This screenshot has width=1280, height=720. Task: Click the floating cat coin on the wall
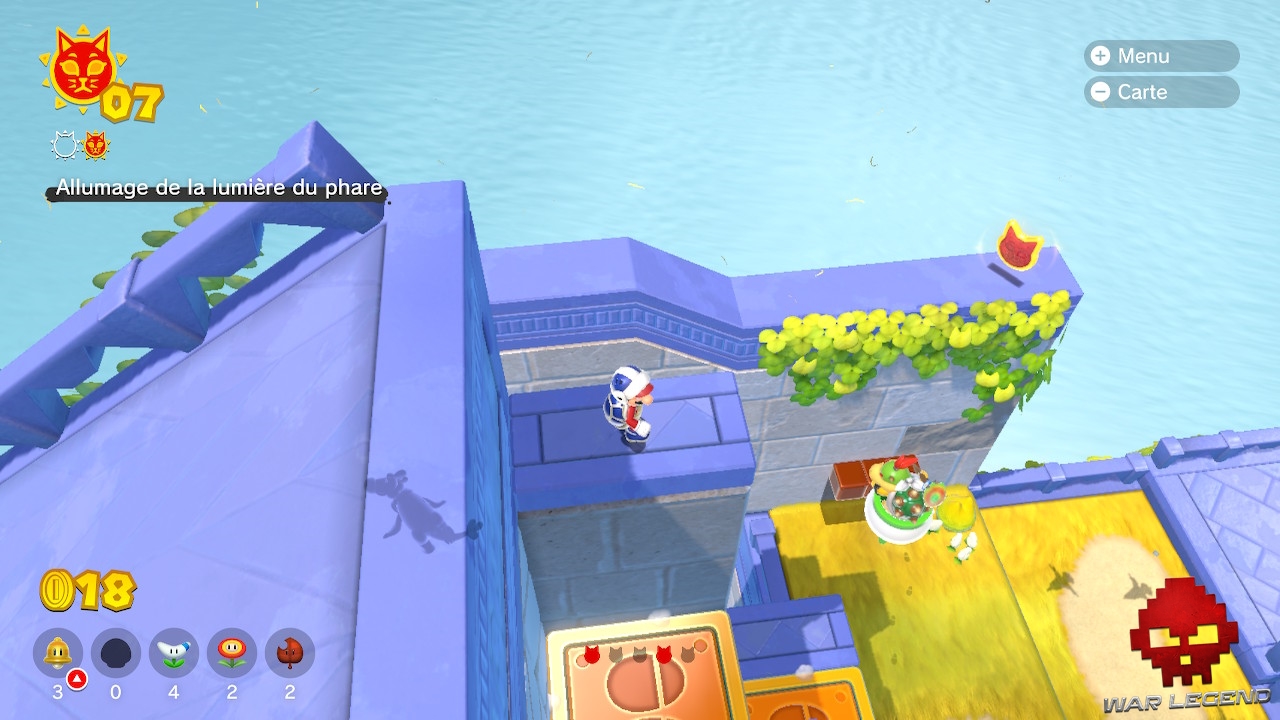click(x=1020, y=245)
